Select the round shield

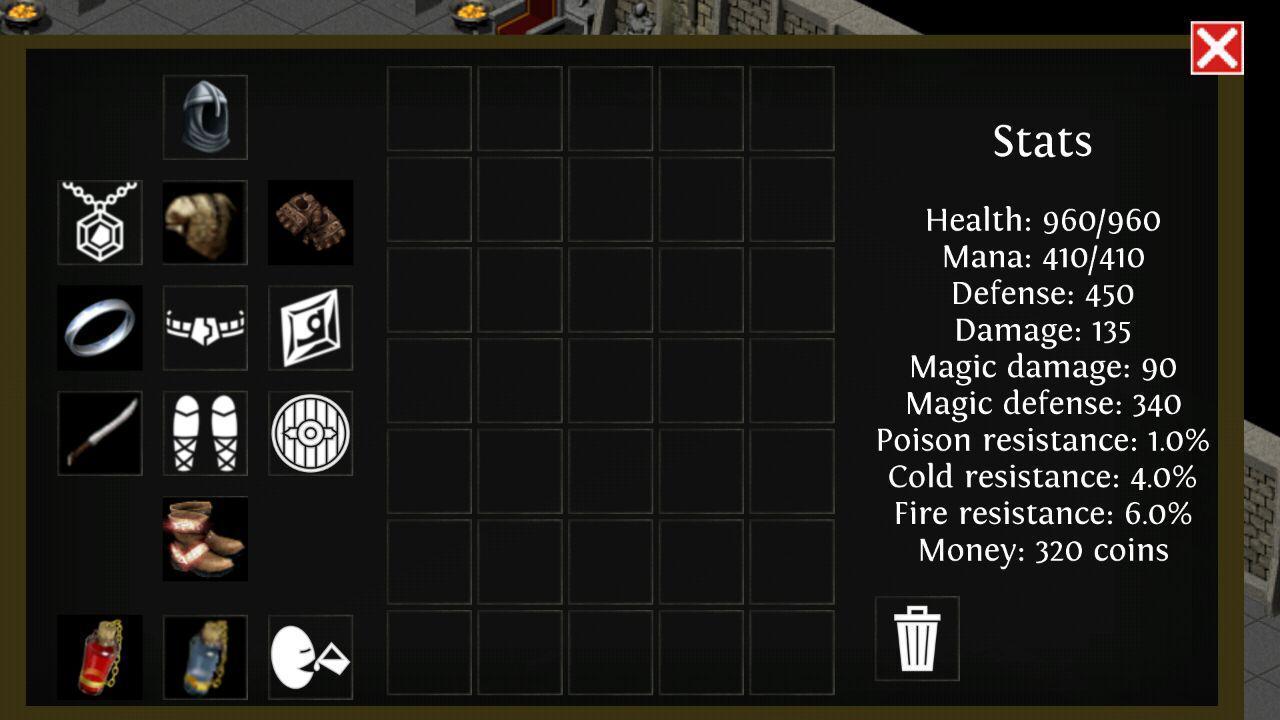click(310, 434)
